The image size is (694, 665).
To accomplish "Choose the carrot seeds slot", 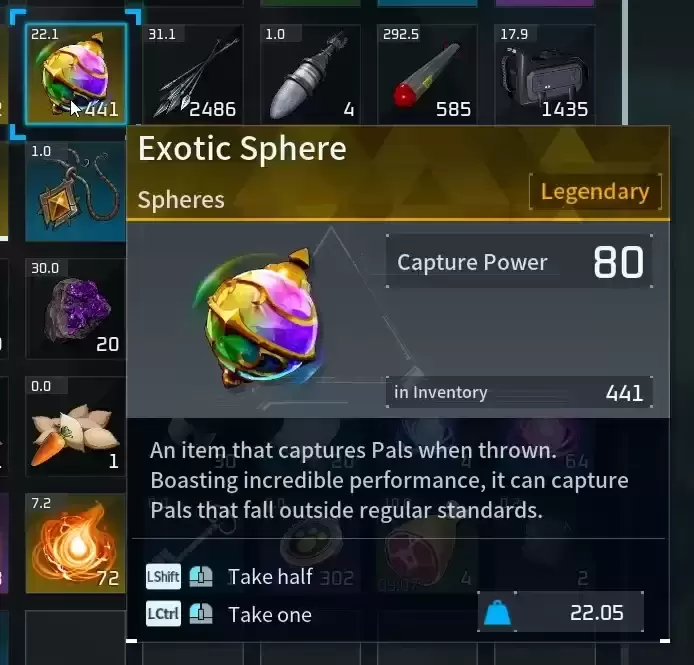I will coord(75,425).
